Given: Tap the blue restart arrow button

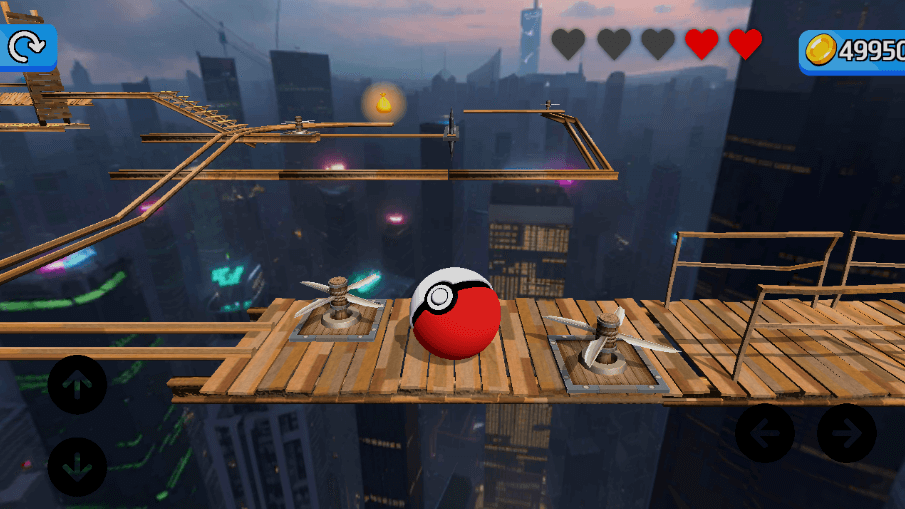Looking at the screenshot, I should [x=26, y=46].
